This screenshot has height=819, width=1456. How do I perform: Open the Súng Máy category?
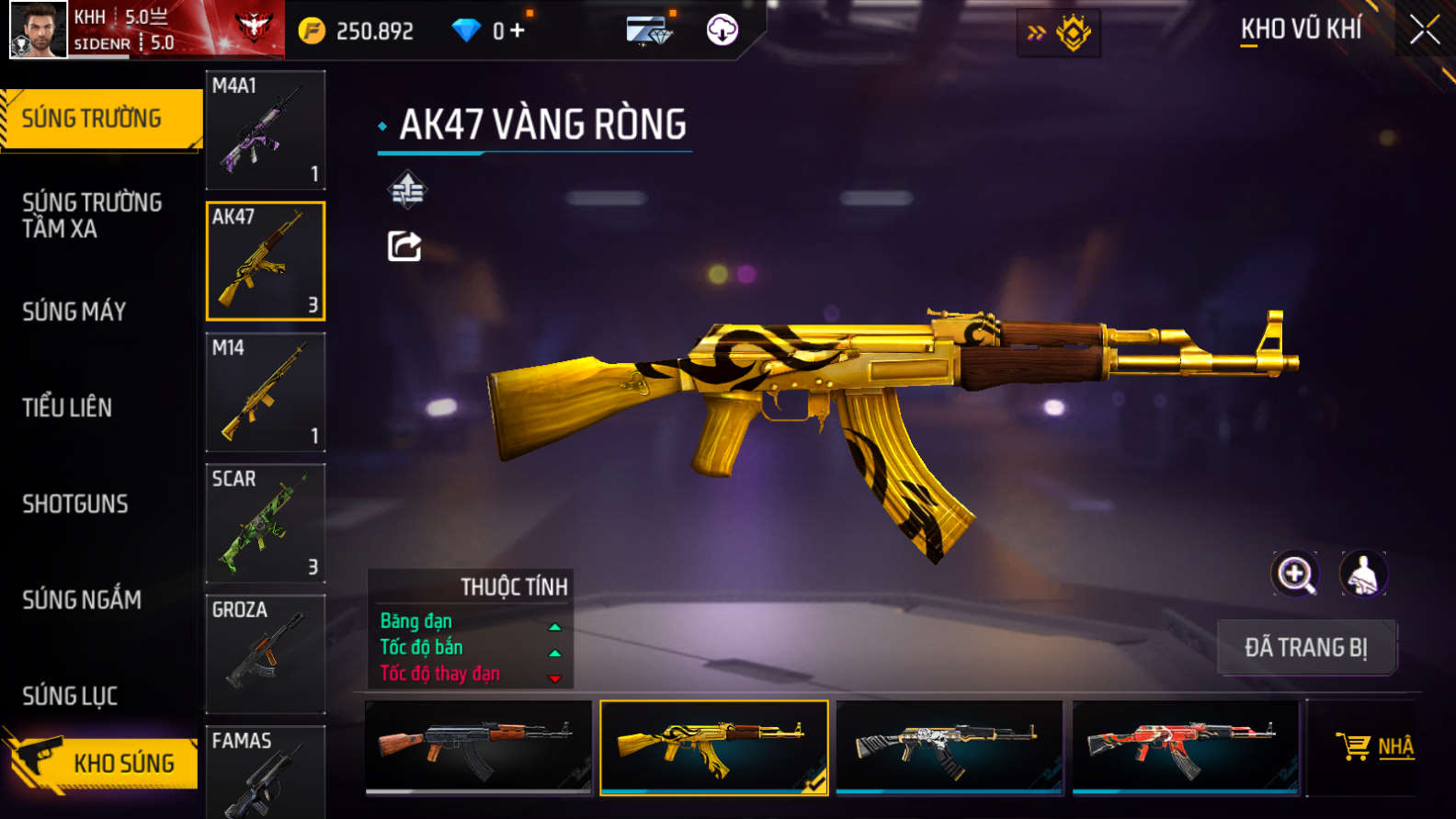[x=74, y=312]
